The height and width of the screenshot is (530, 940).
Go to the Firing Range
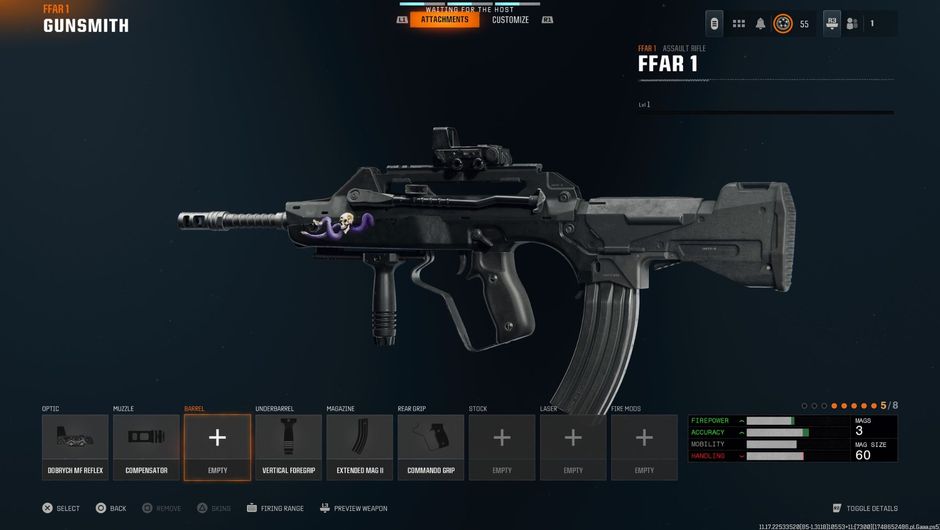click(x=275, y=508)
